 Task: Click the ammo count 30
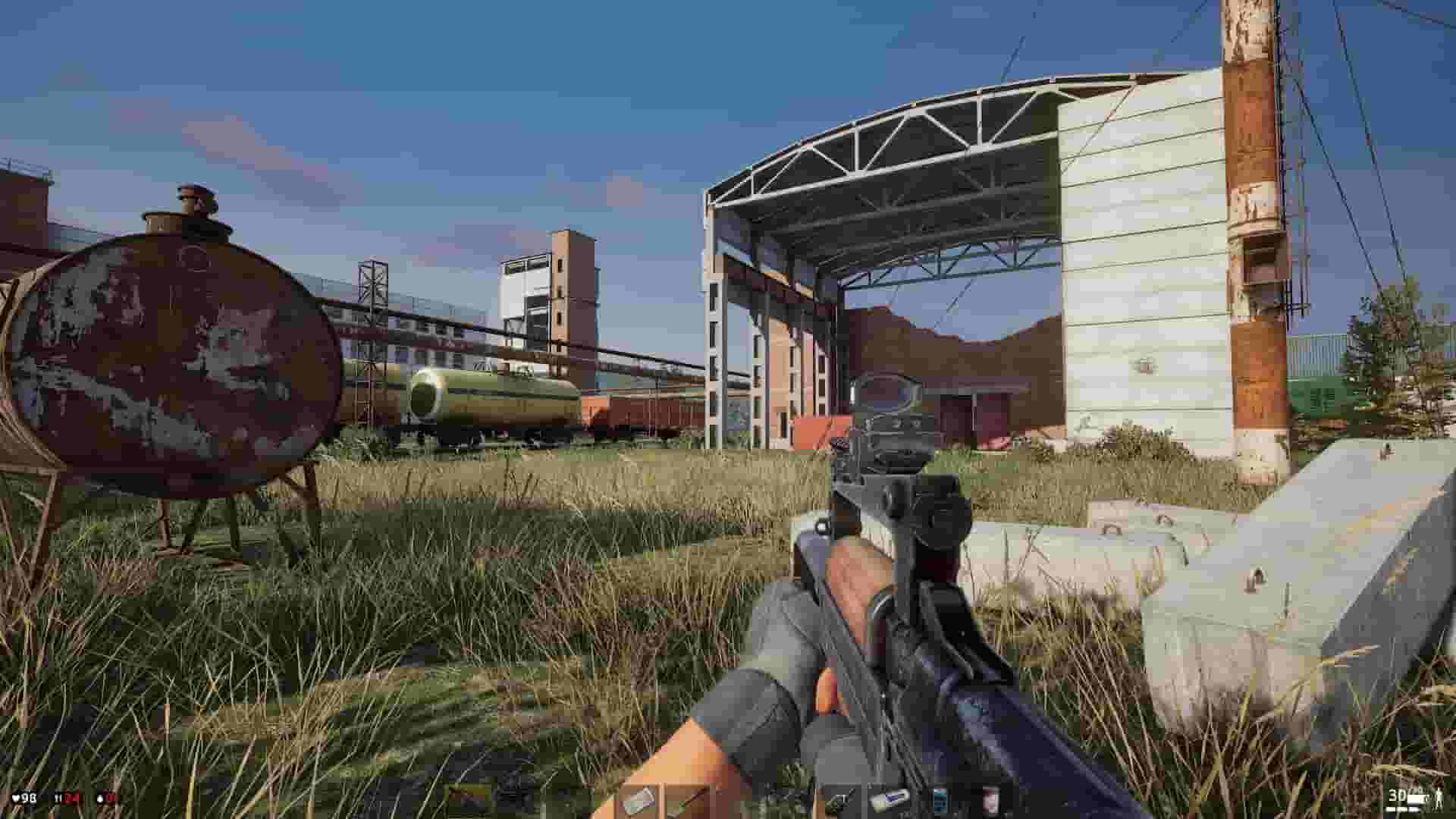coord(1398,795)
